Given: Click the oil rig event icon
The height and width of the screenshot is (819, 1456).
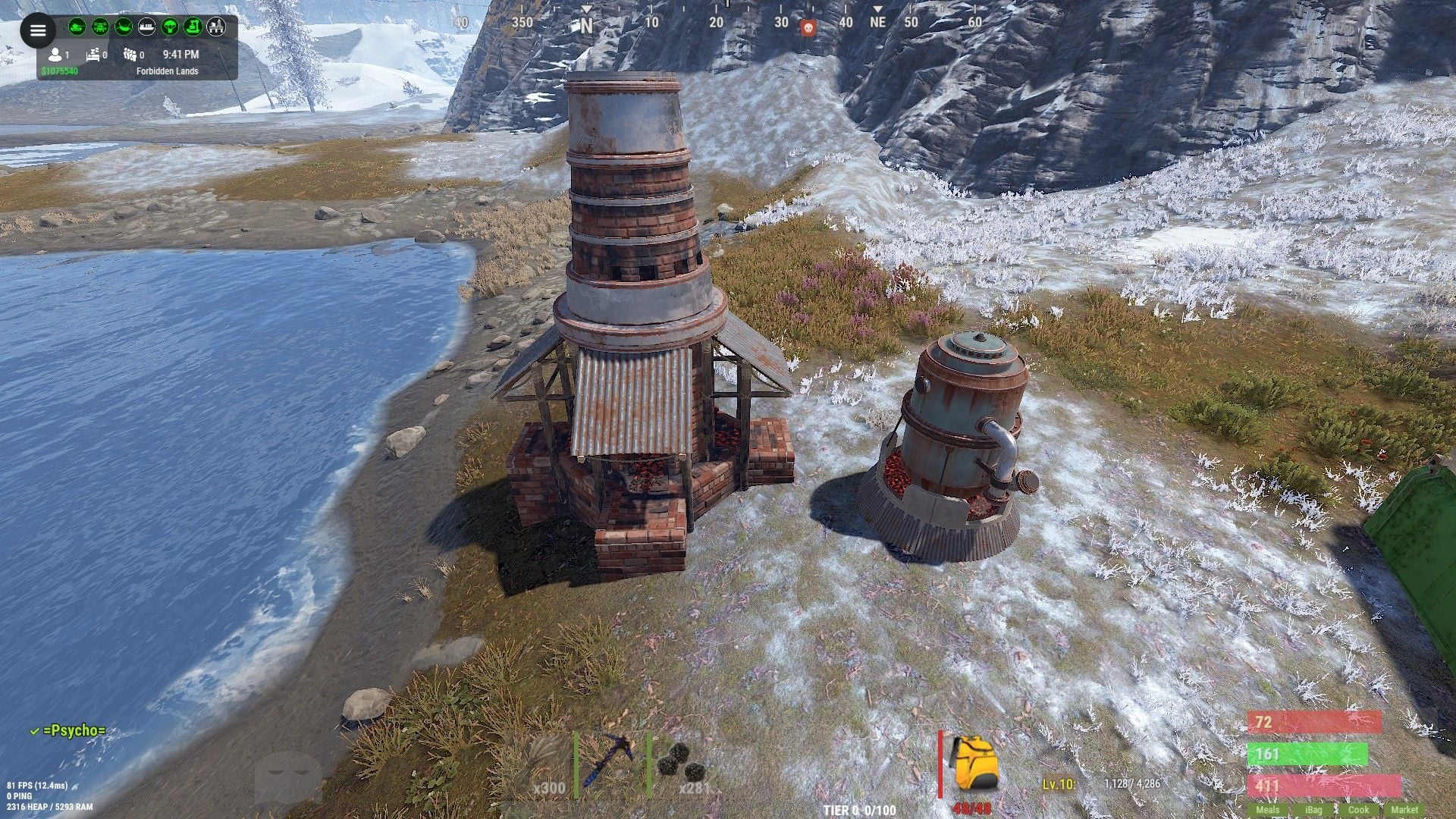Looking at the screenshot, I should pyautogui.click(x=217, y=27).
